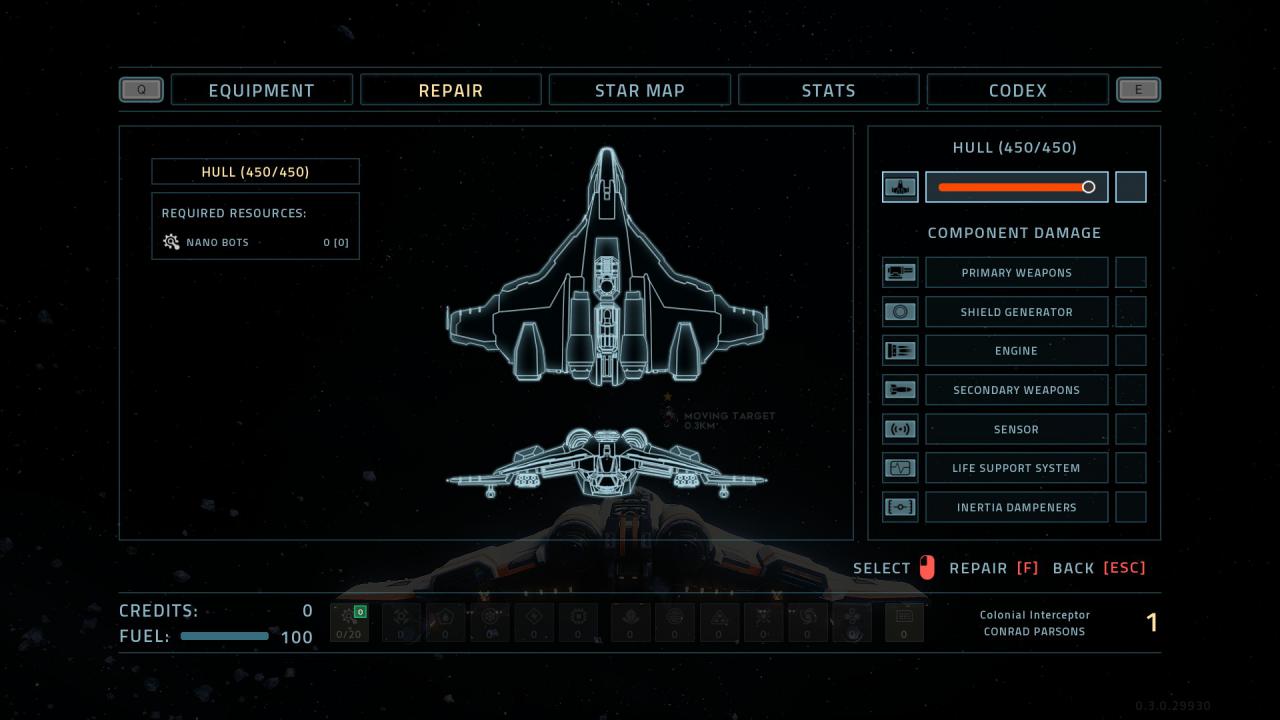Click the shield generator icon

pos(900,312)
